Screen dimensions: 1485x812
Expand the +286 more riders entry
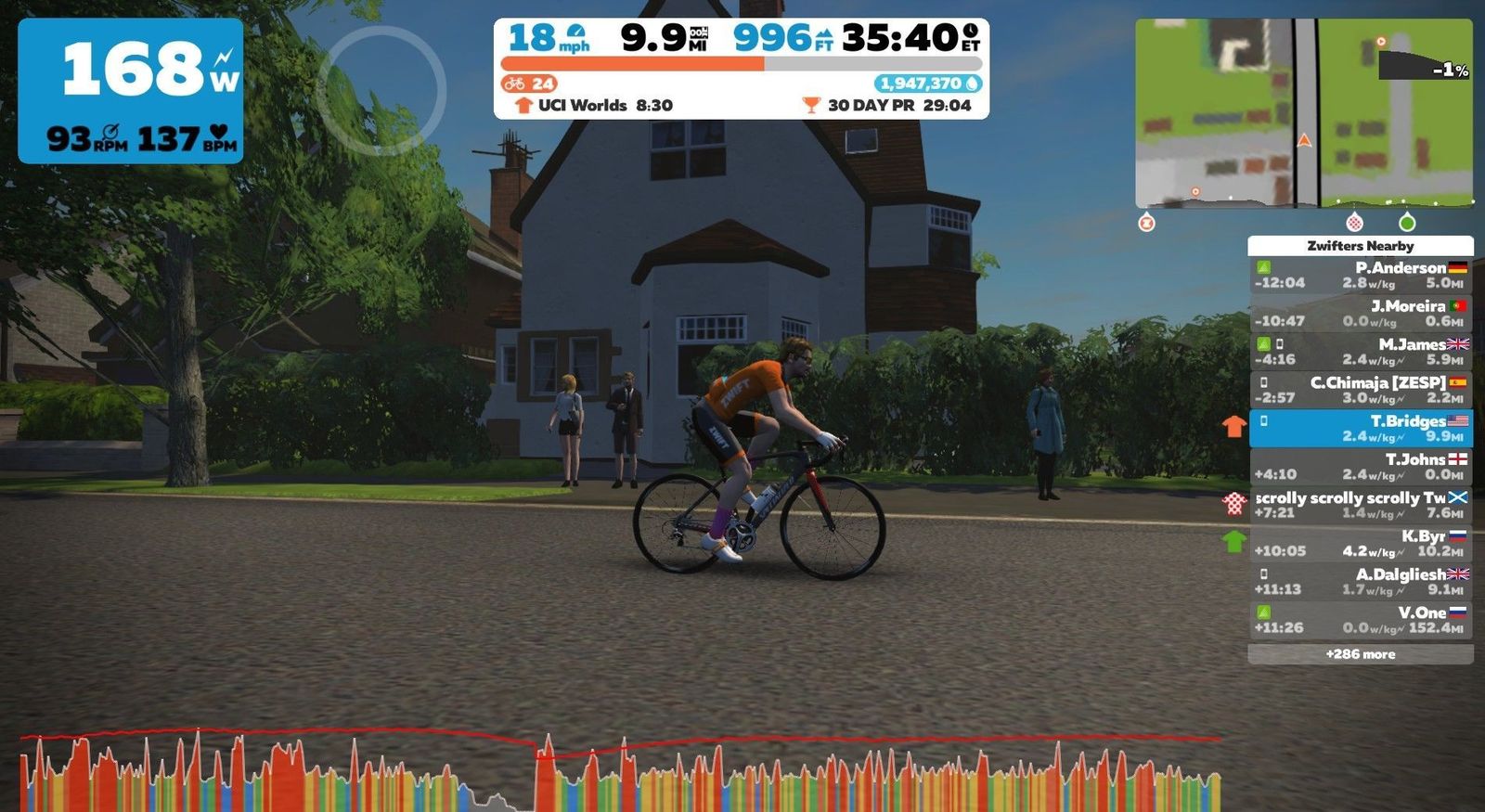point(1361,654)
